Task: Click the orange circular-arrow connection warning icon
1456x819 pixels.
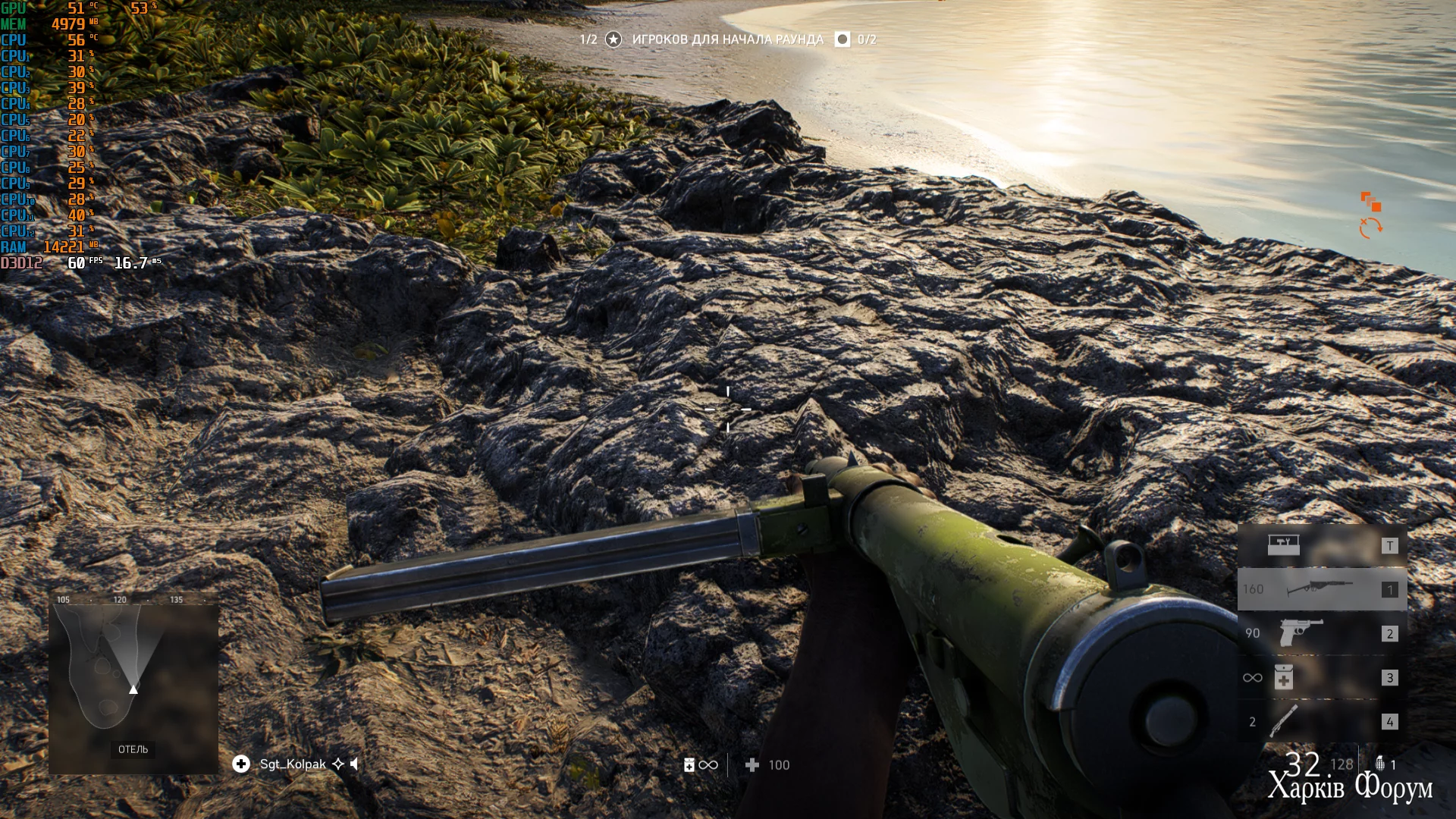Action: click(x=1370, y=227)
